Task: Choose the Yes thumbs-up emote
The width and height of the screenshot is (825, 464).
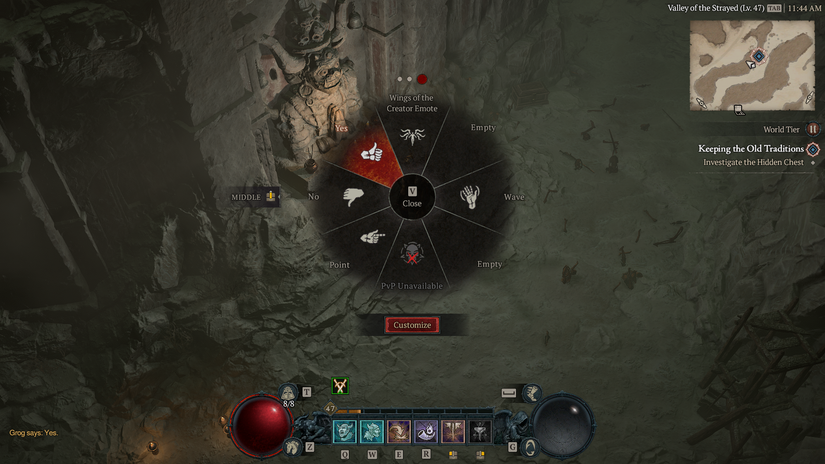Action: [371, 152]
